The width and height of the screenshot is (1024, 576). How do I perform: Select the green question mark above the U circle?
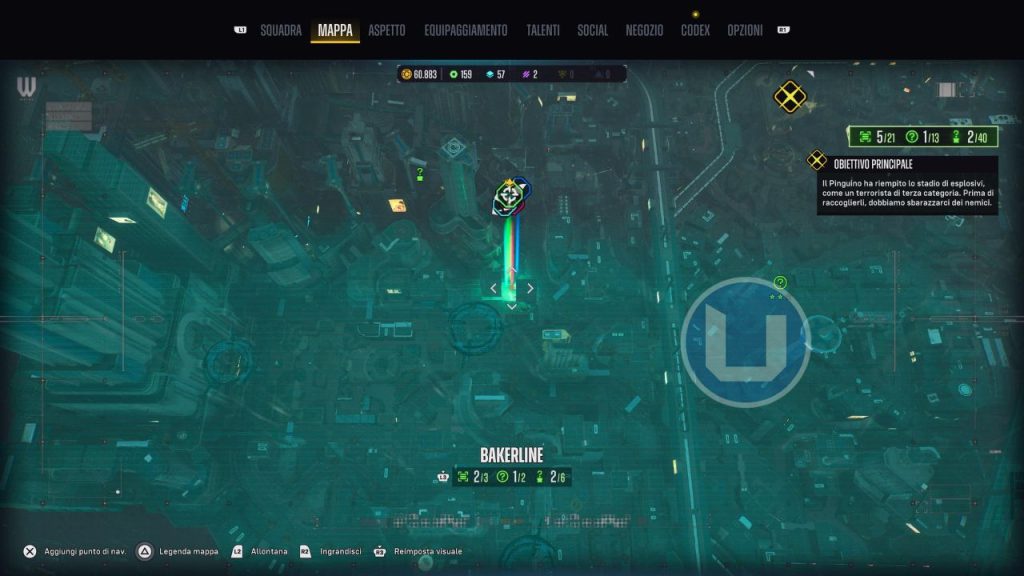pyautogui.click(x=780, y=283)
